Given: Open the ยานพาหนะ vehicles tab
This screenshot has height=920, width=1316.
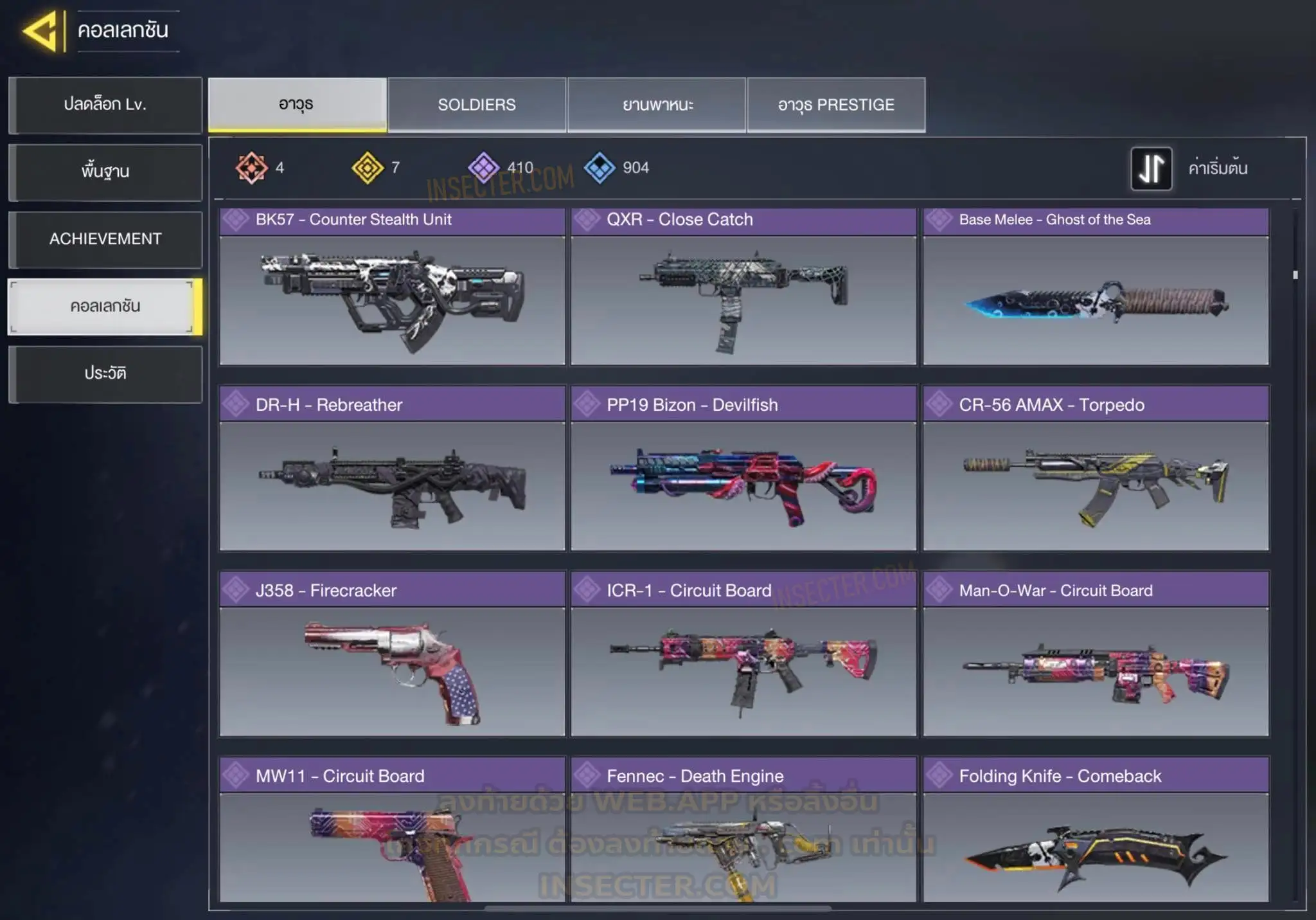Looking at the screenshot, I should coord(657,105).
